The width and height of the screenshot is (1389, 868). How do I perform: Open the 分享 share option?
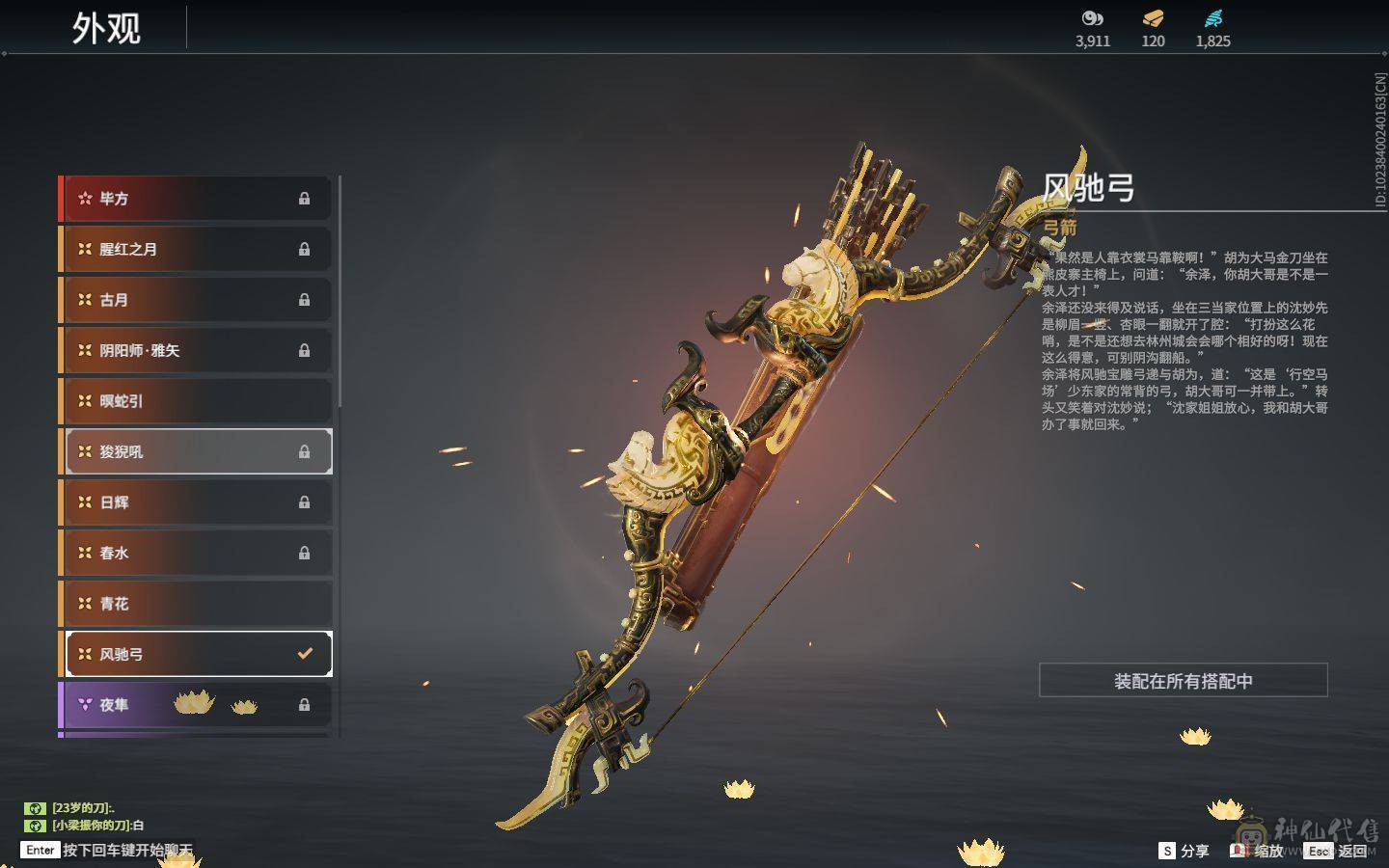(x=1185, y=851)
